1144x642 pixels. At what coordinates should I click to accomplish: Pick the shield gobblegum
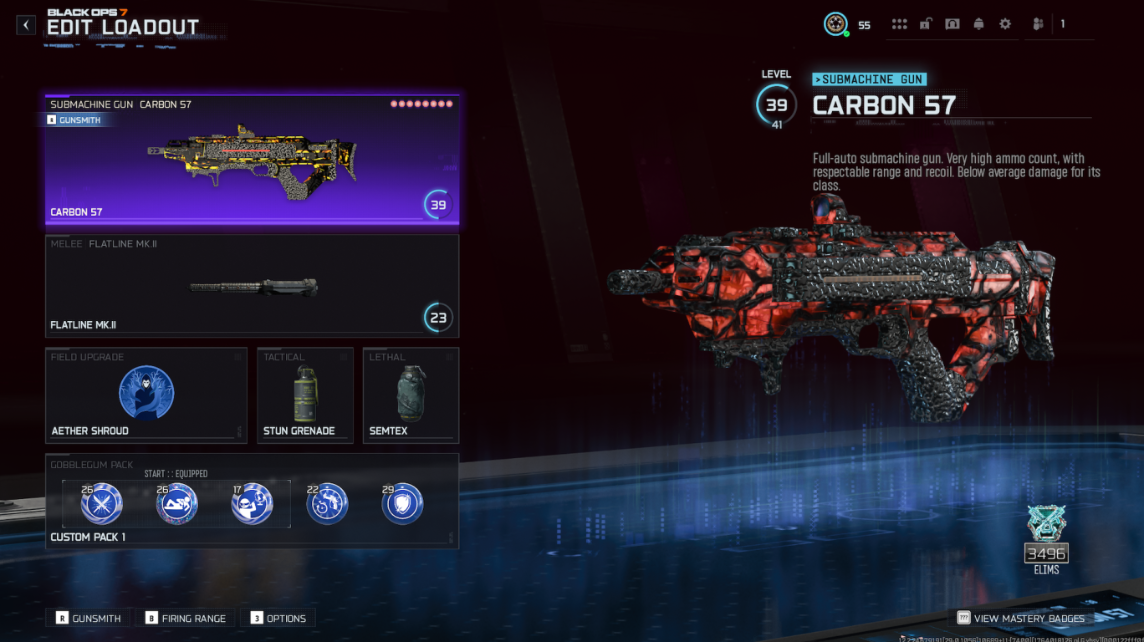tap(402, 504)
